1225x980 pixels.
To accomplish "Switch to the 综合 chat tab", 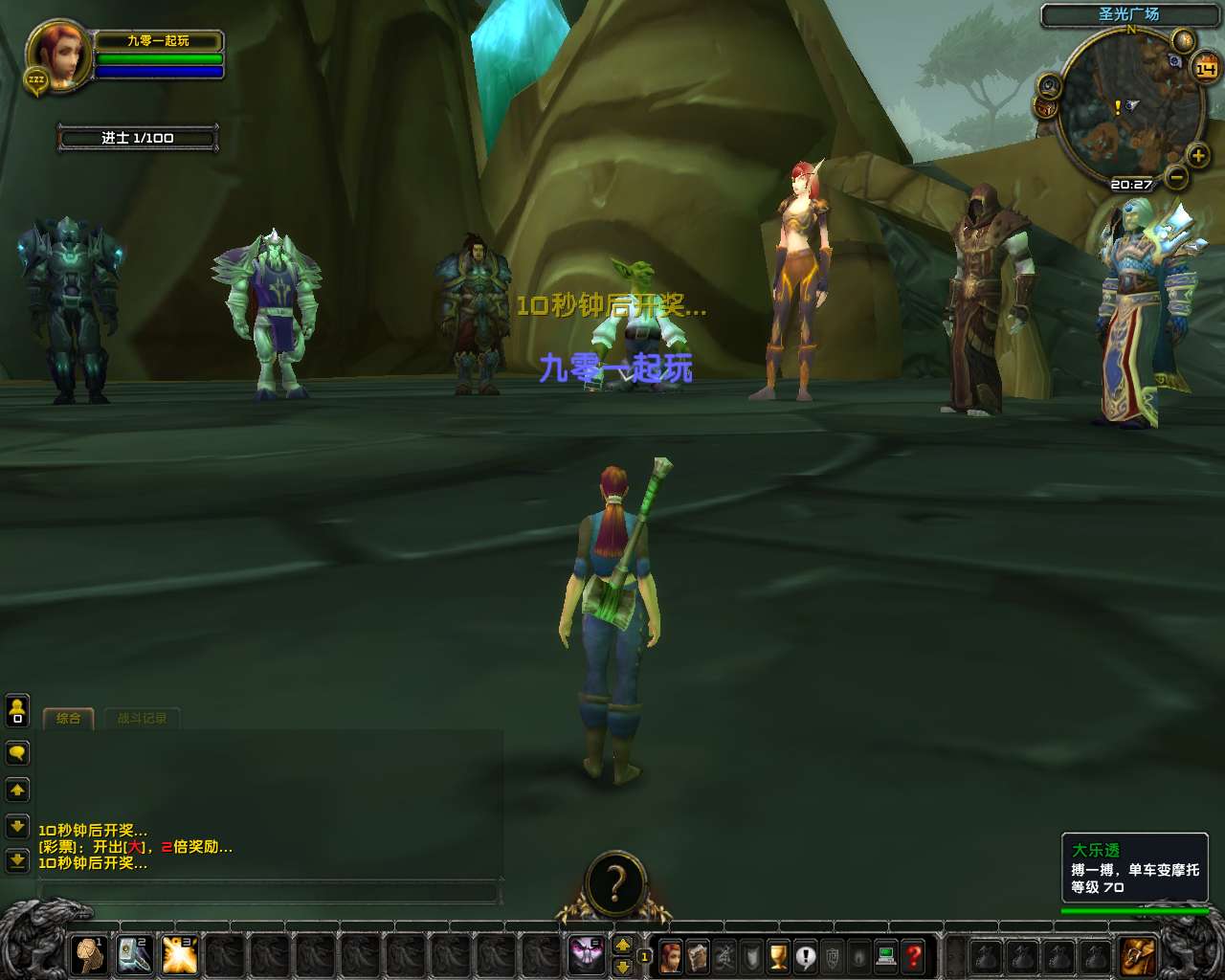I will coord(68,719).
